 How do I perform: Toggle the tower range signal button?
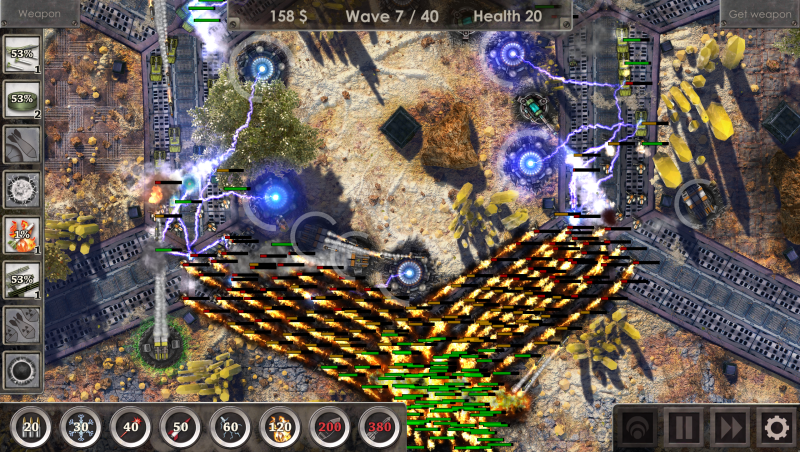pyautogui.click(x=637, y=429)
